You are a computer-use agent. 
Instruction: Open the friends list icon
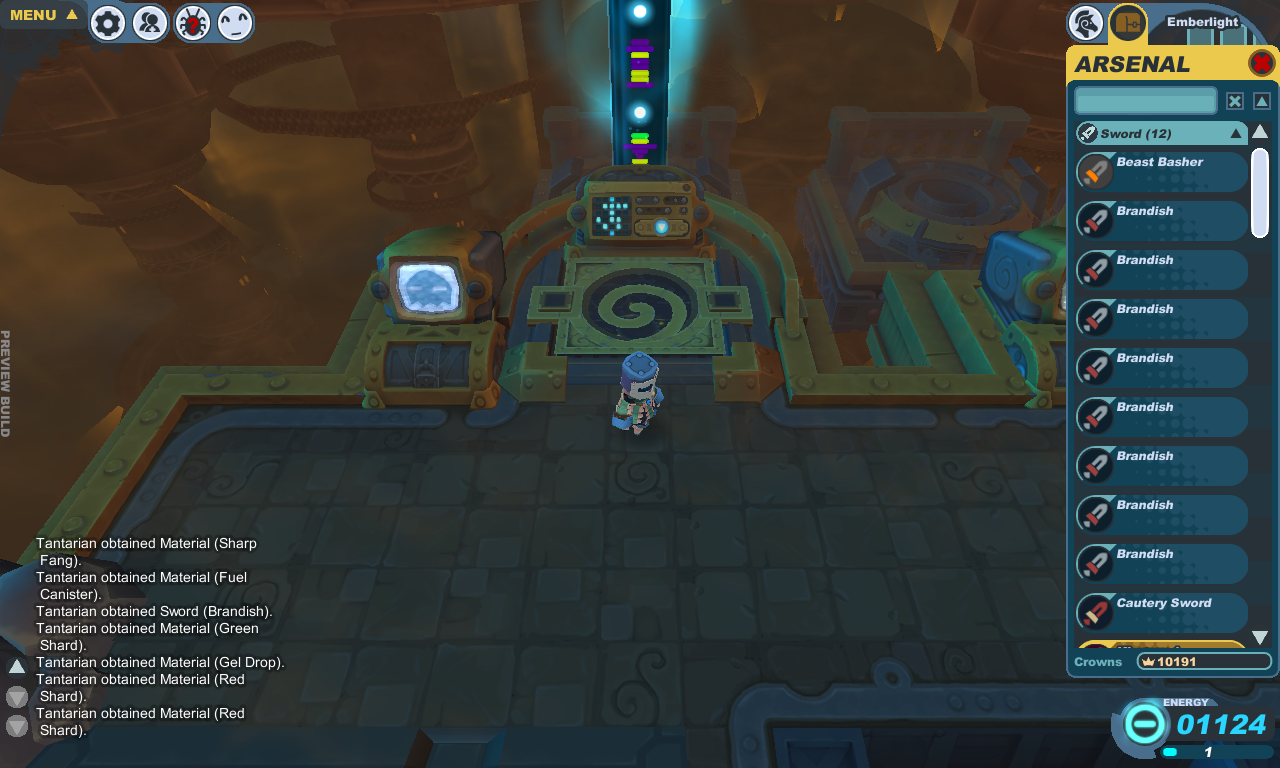(150, 23)
